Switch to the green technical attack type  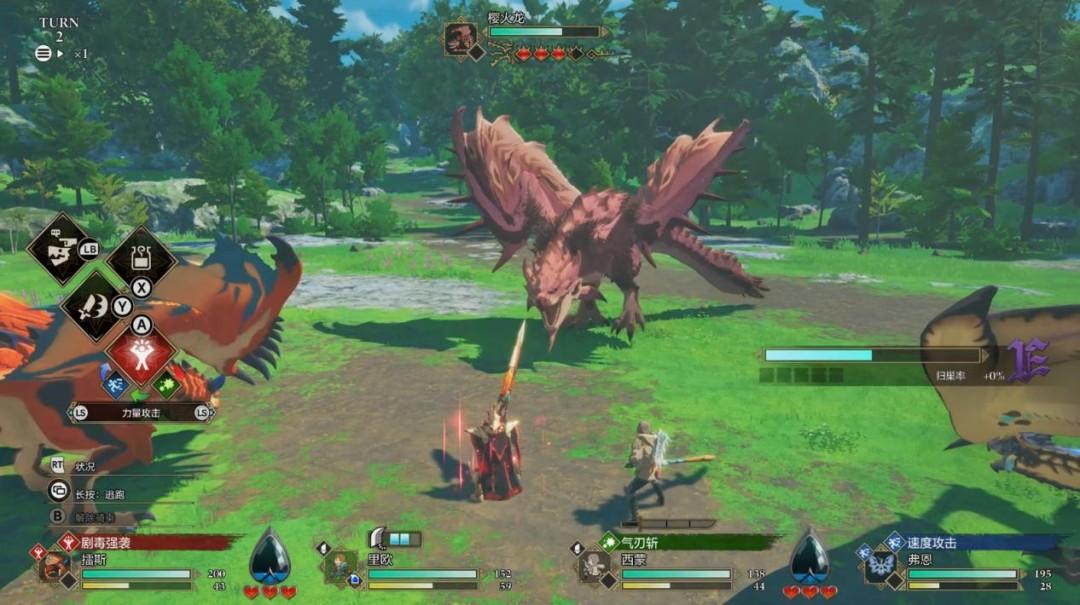(x=166, y=382)
